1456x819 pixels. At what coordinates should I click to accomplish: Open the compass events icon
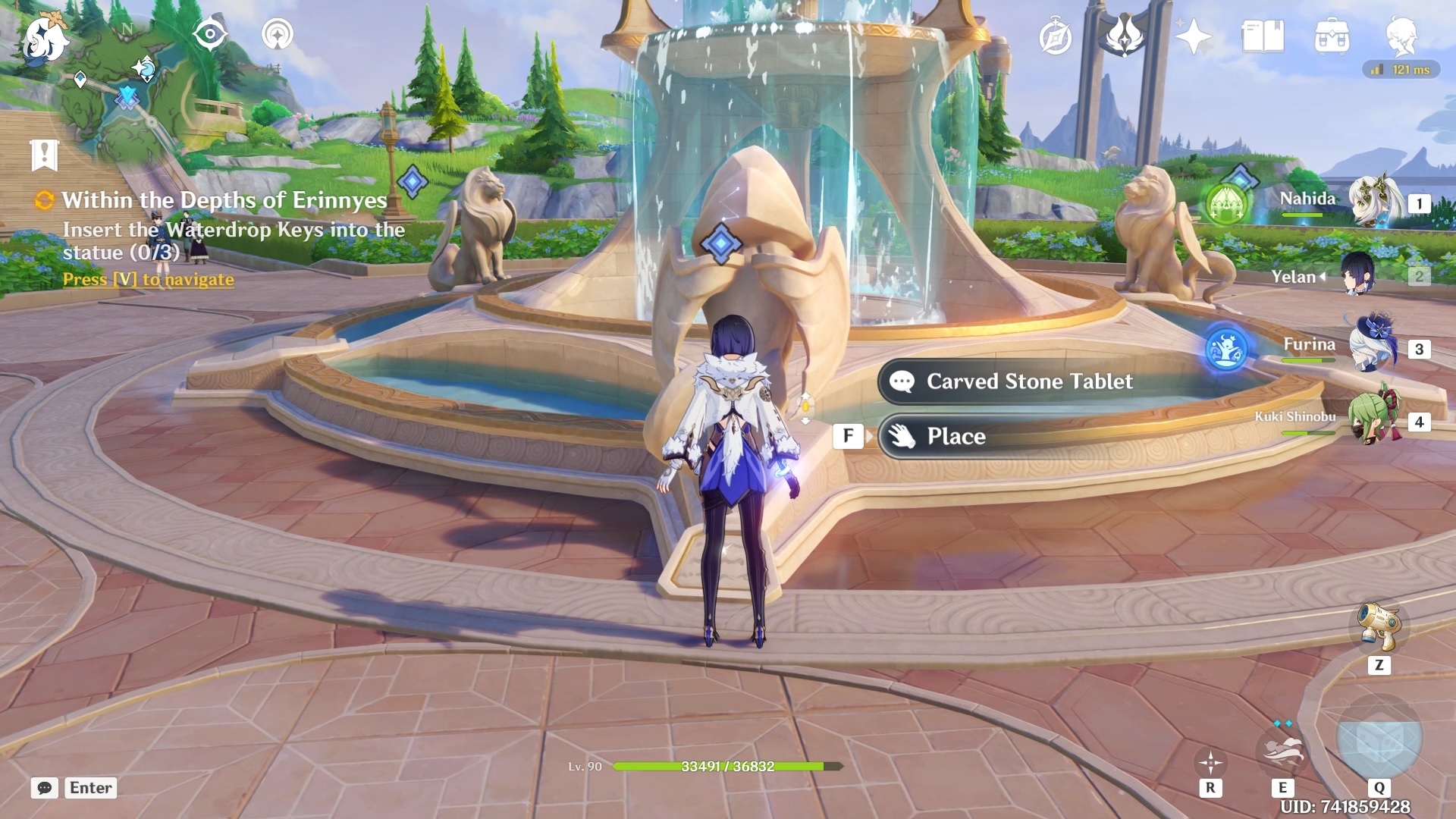[x=1055, y=38]
